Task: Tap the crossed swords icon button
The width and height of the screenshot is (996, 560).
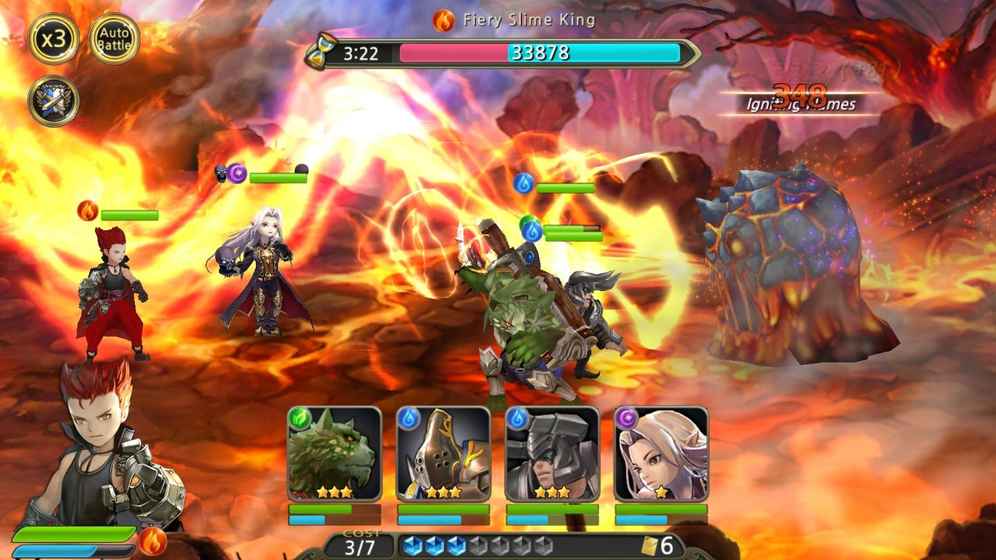Action: pos(53,101)
